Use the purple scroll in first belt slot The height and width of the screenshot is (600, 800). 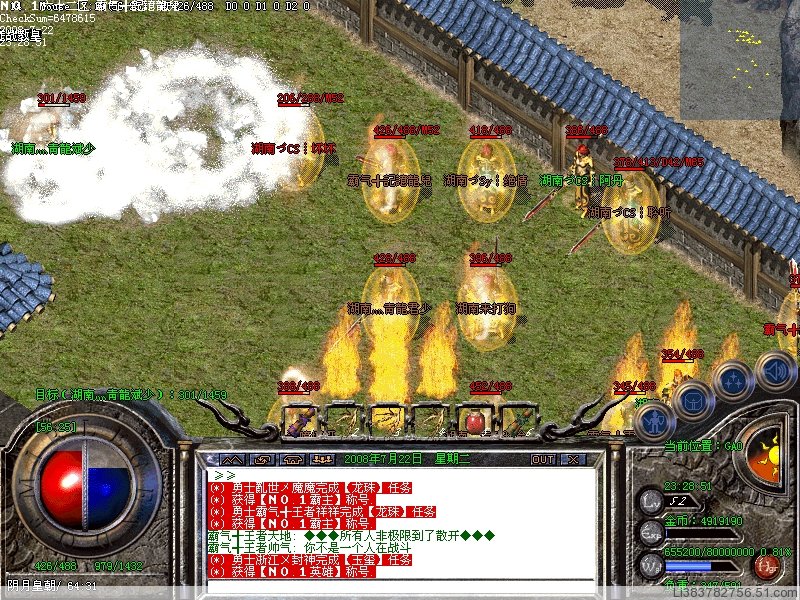[x=298, y=420]
